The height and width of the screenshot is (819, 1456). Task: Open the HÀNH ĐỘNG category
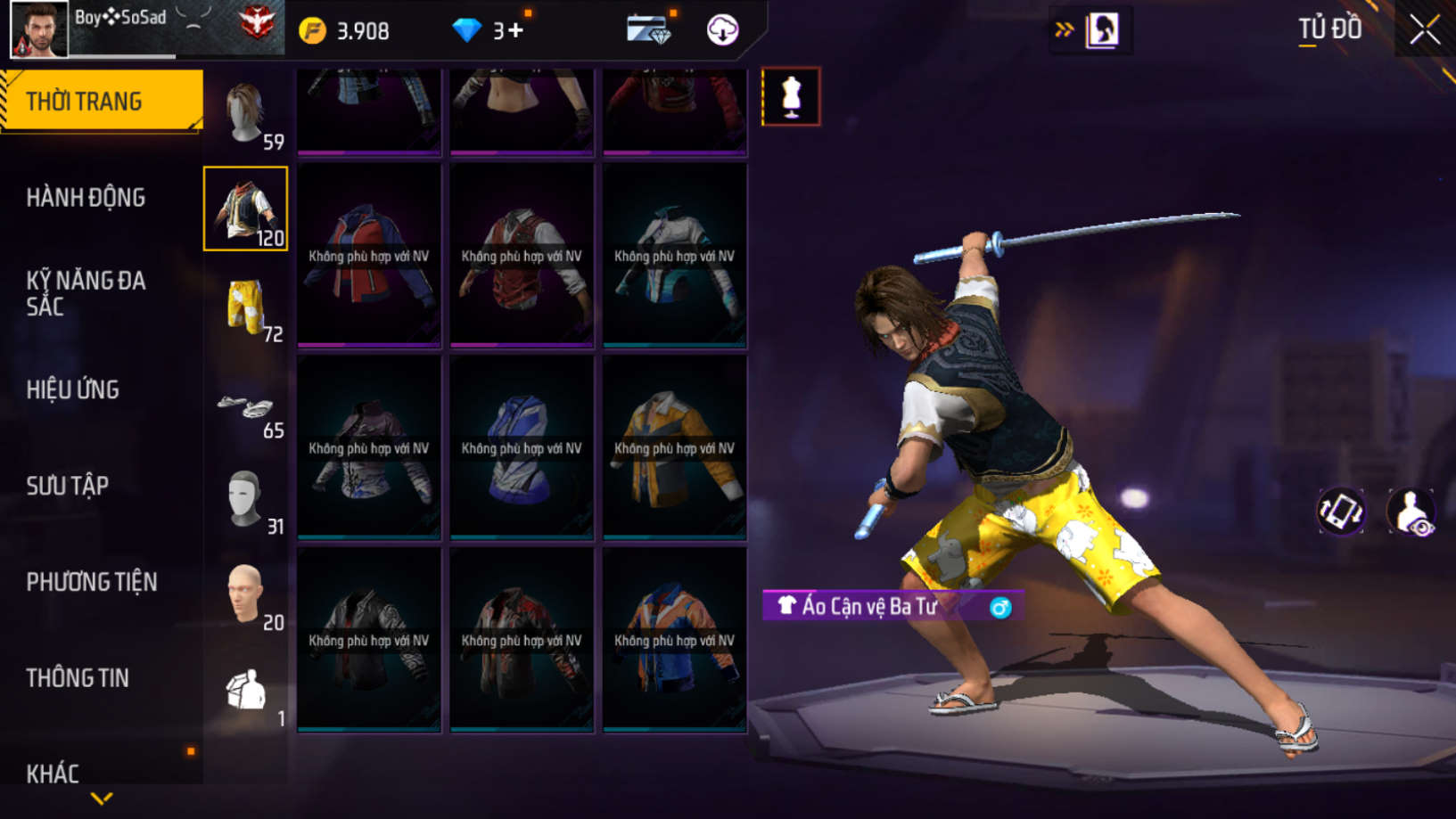[x=86, y=197]
